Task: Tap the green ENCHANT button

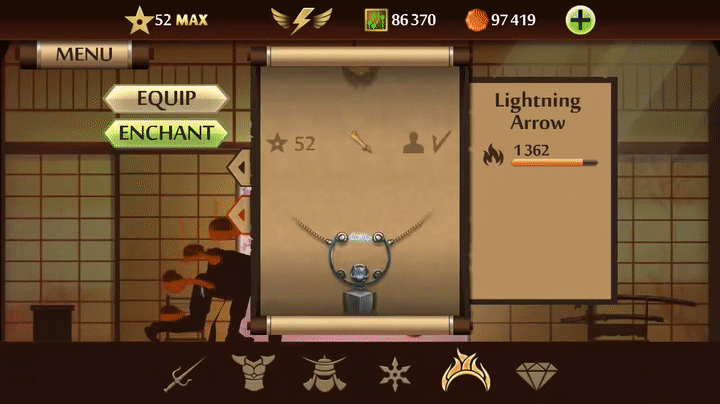Action: [x=166, y=132]
